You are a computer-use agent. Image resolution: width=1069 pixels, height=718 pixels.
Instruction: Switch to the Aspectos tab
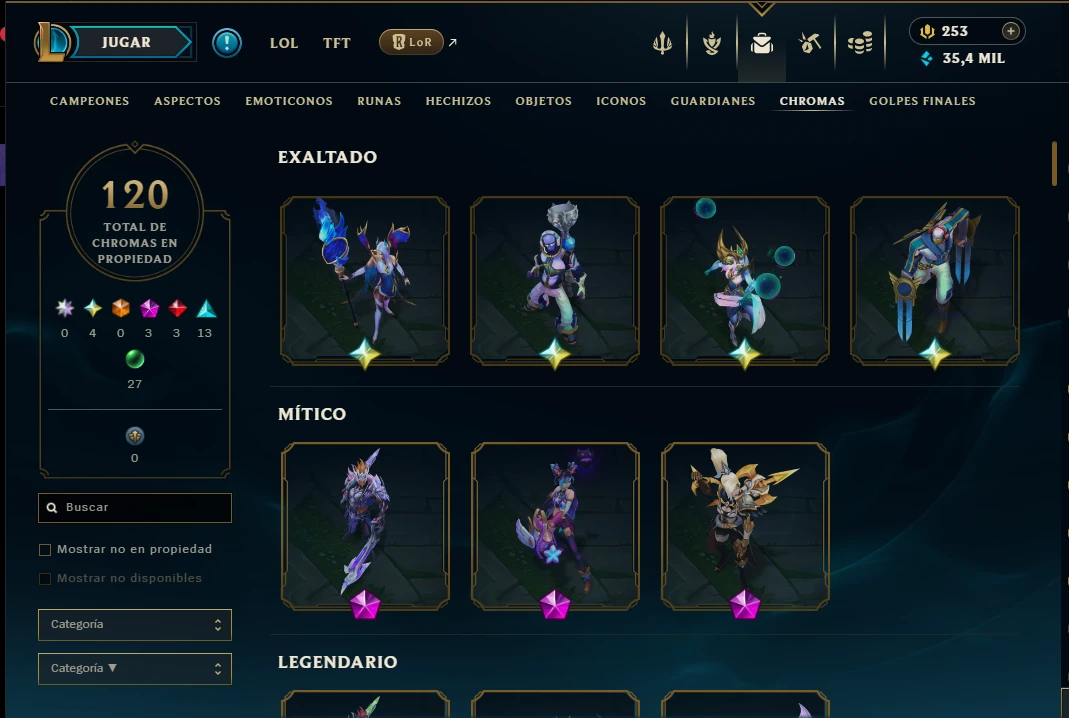[187, 101]
